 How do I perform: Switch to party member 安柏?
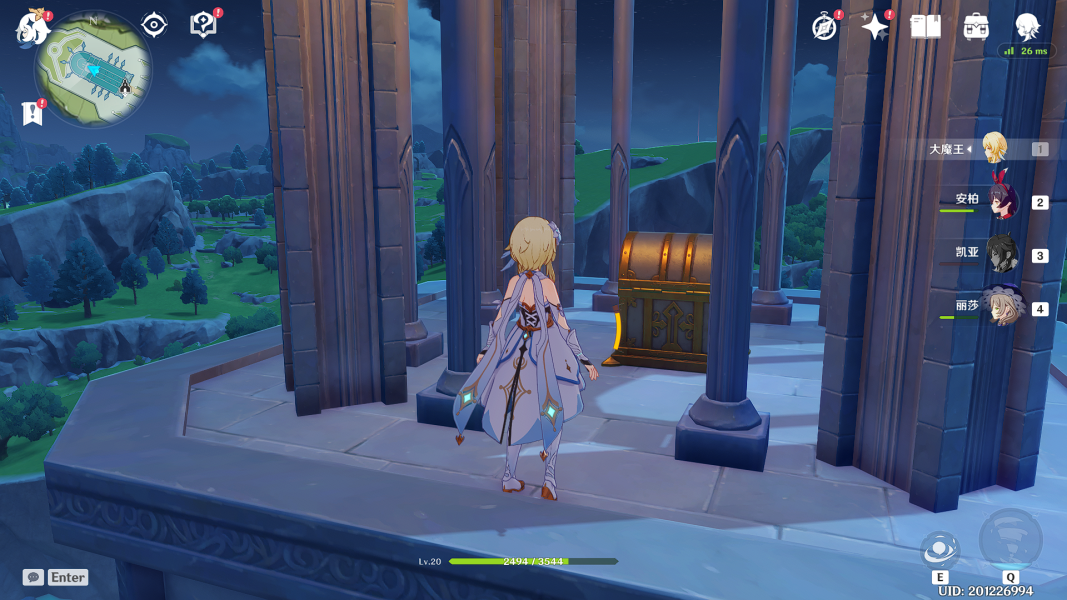[1000, 201]
